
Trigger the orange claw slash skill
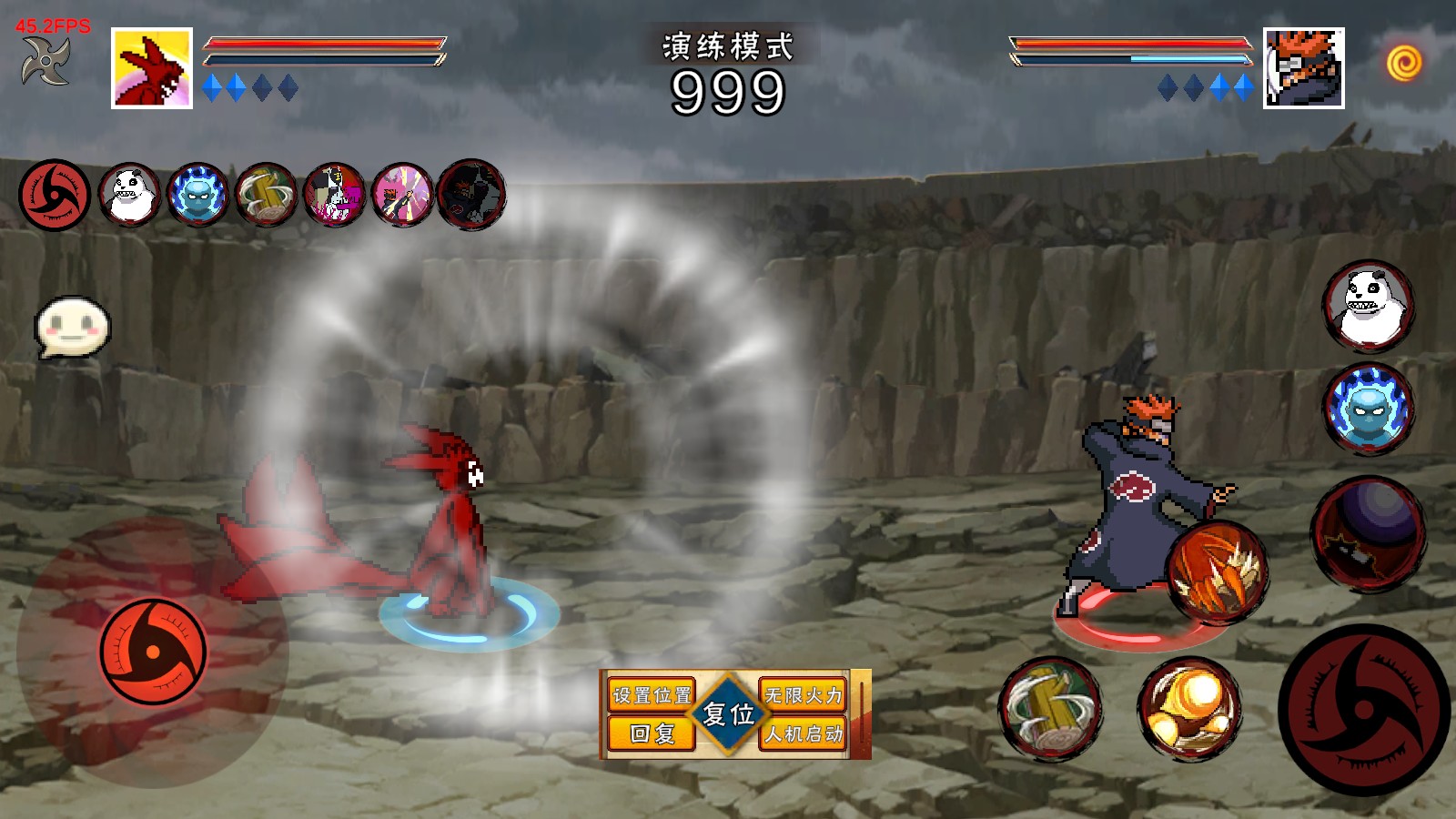point(1217,572)
